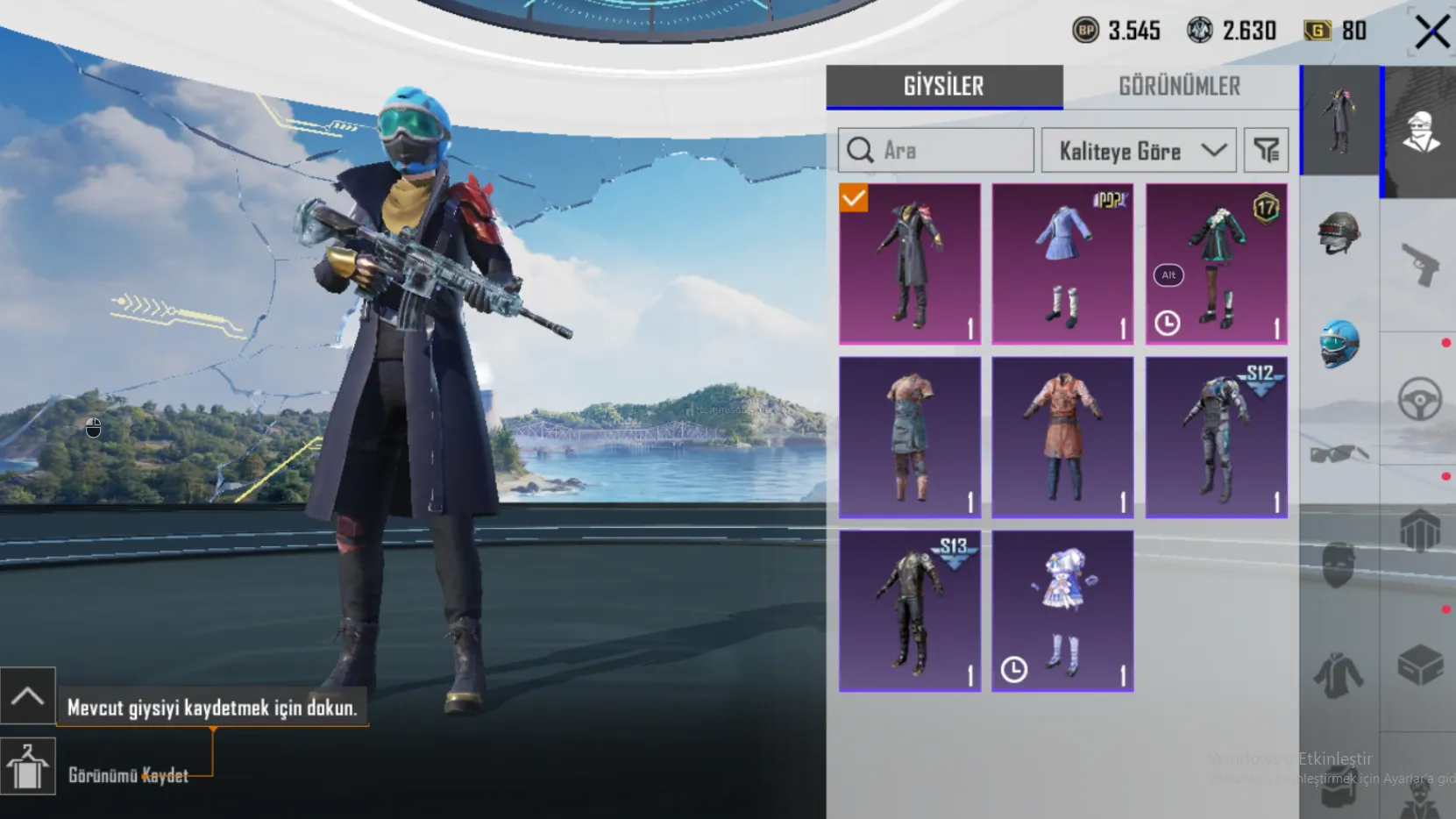This screenshot has height=819, width=1456.
Task: Choose the S13 black leather outfit
Action: [x=910, y=610]
